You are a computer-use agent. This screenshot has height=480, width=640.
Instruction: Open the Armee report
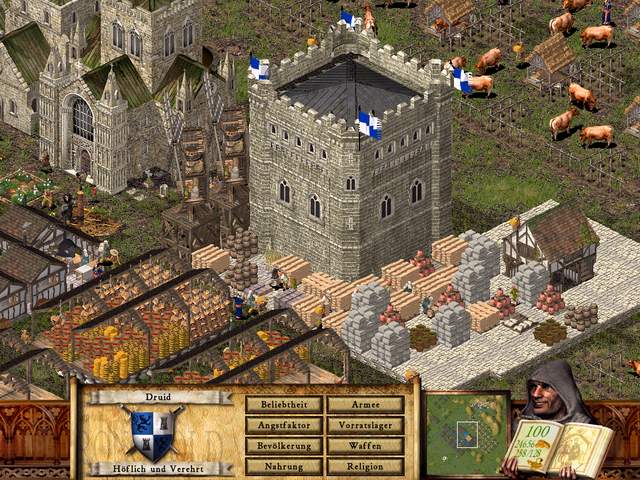pos(365,405)
